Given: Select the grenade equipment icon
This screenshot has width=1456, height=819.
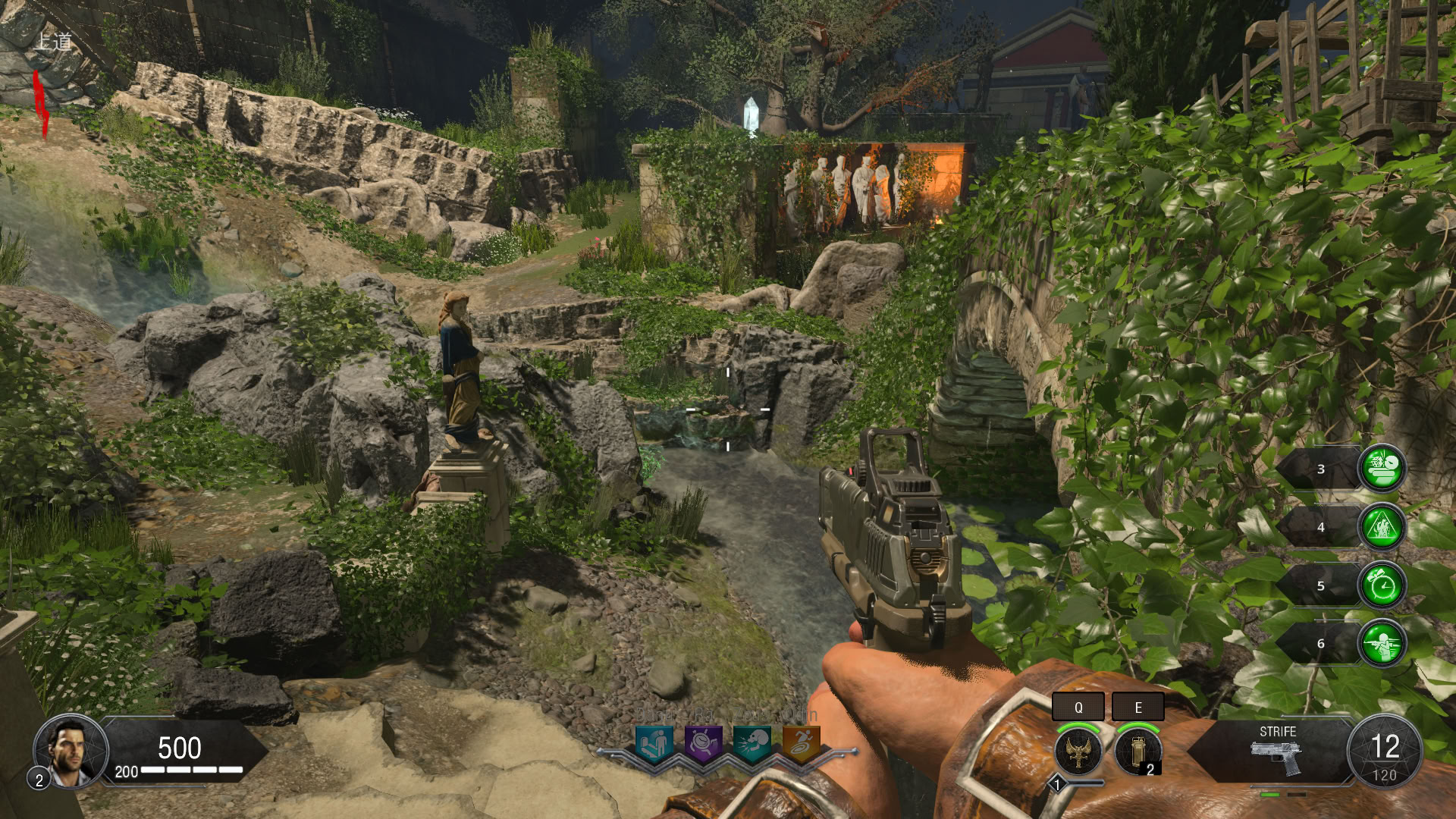Looking at the screenshot, I should (1137, 751).
